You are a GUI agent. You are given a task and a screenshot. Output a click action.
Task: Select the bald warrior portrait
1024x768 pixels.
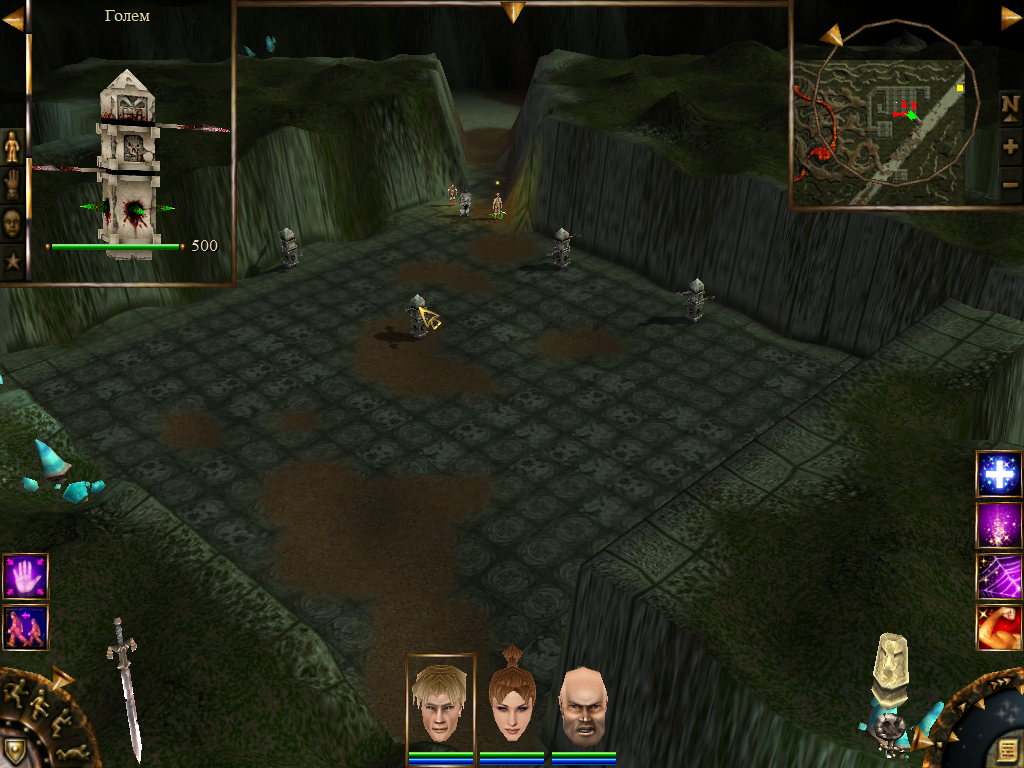[582, 703]
